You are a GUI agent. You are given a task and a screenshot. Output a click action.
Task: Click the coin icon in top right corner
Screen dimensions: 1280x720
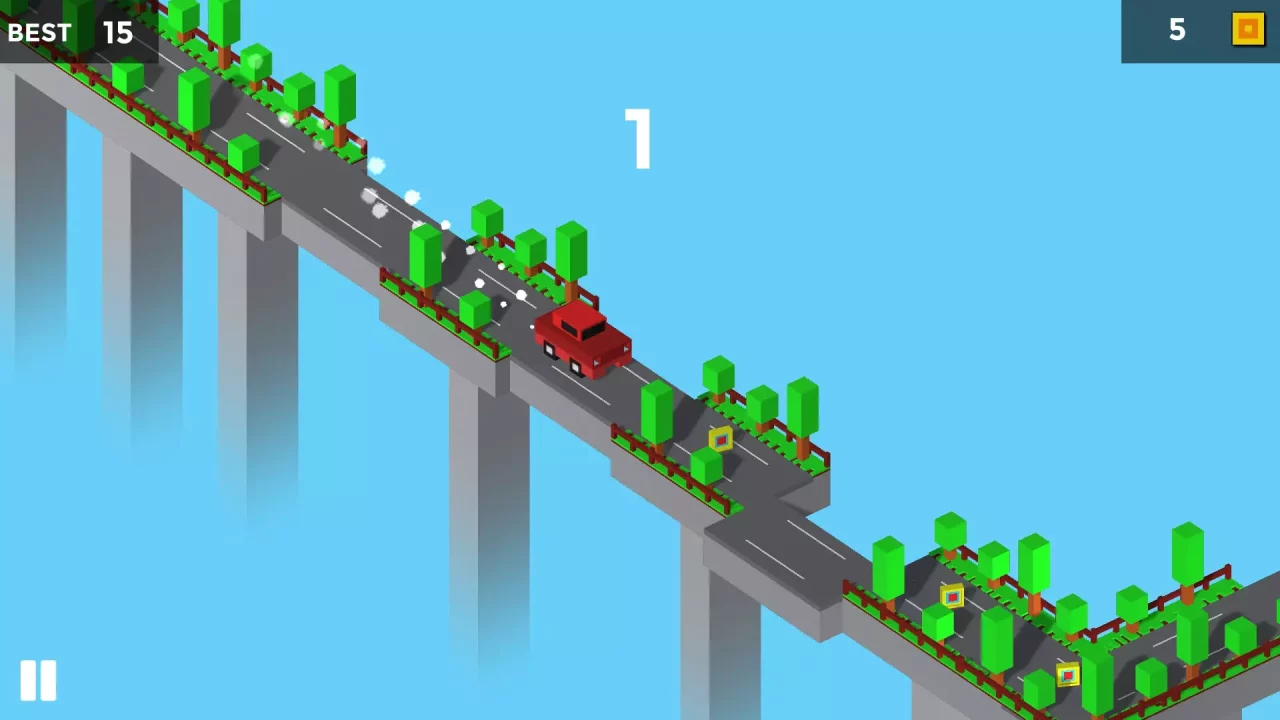pos(1247,29)
